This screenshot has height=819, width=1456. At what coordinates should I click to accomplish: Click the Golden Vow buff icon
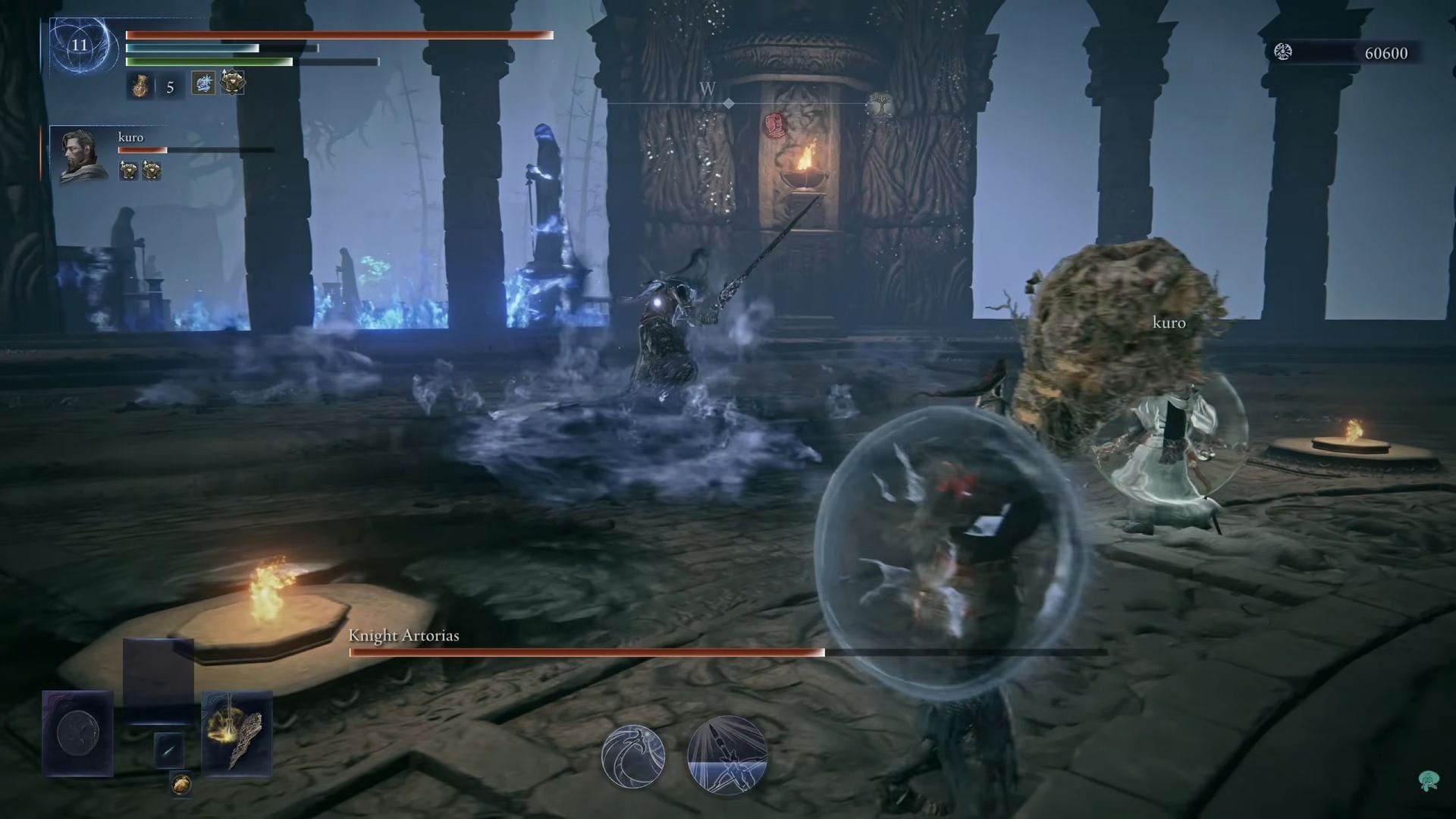(232, 83)
